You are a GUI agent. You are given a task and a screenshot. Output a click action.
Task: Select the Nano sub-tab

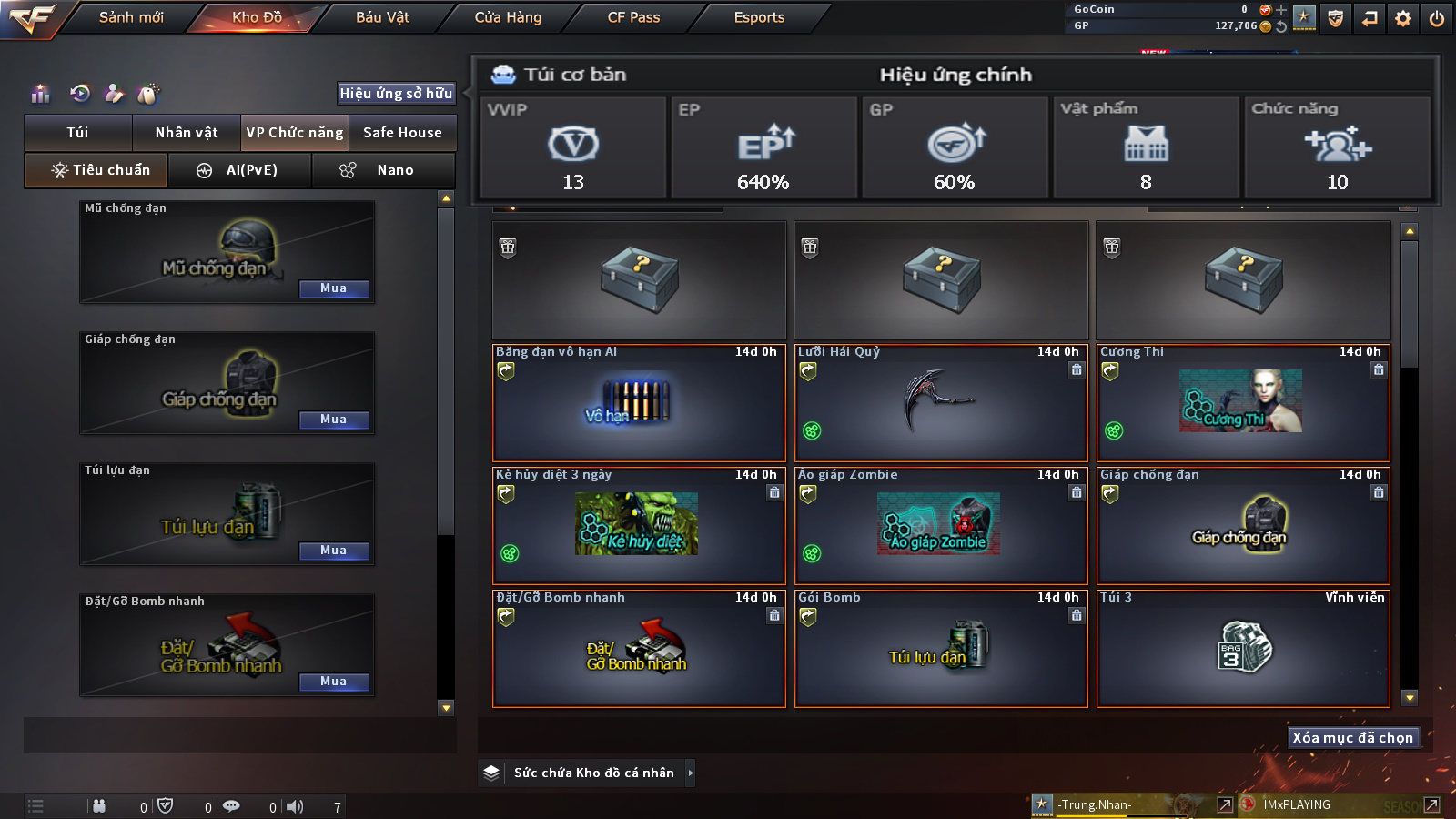(383, 170)
